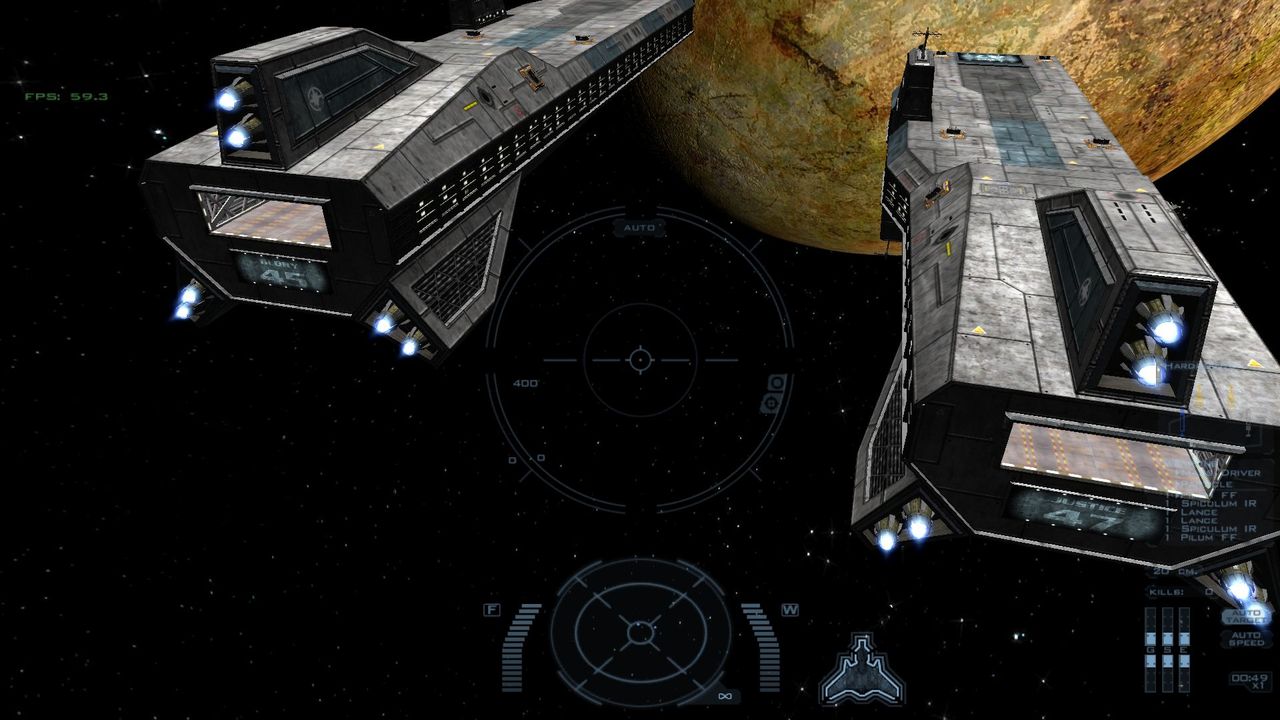
Task: Toggle the Auto Speed indicator
Action: (x=1246, y=639)
